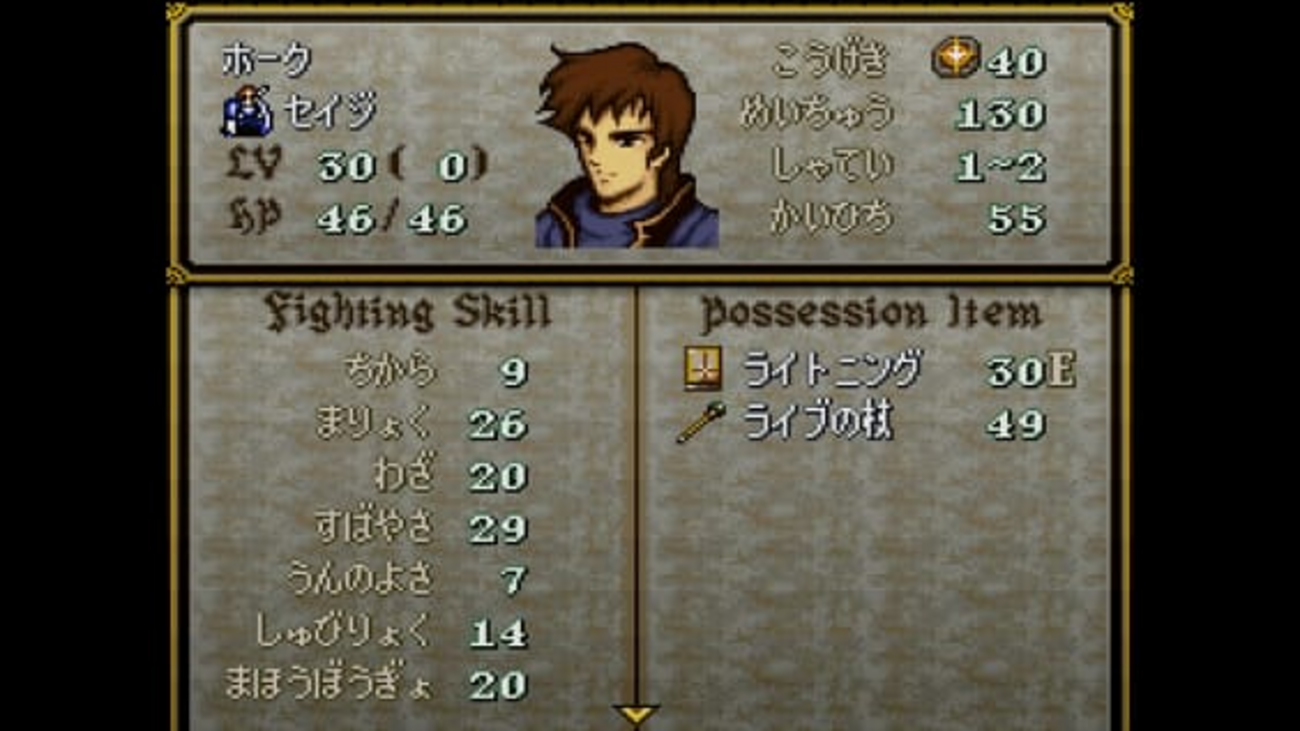Click the staff icon beside ライブの杖
The height and width of the screenshot is (731, 1300).
coord(701,424)
